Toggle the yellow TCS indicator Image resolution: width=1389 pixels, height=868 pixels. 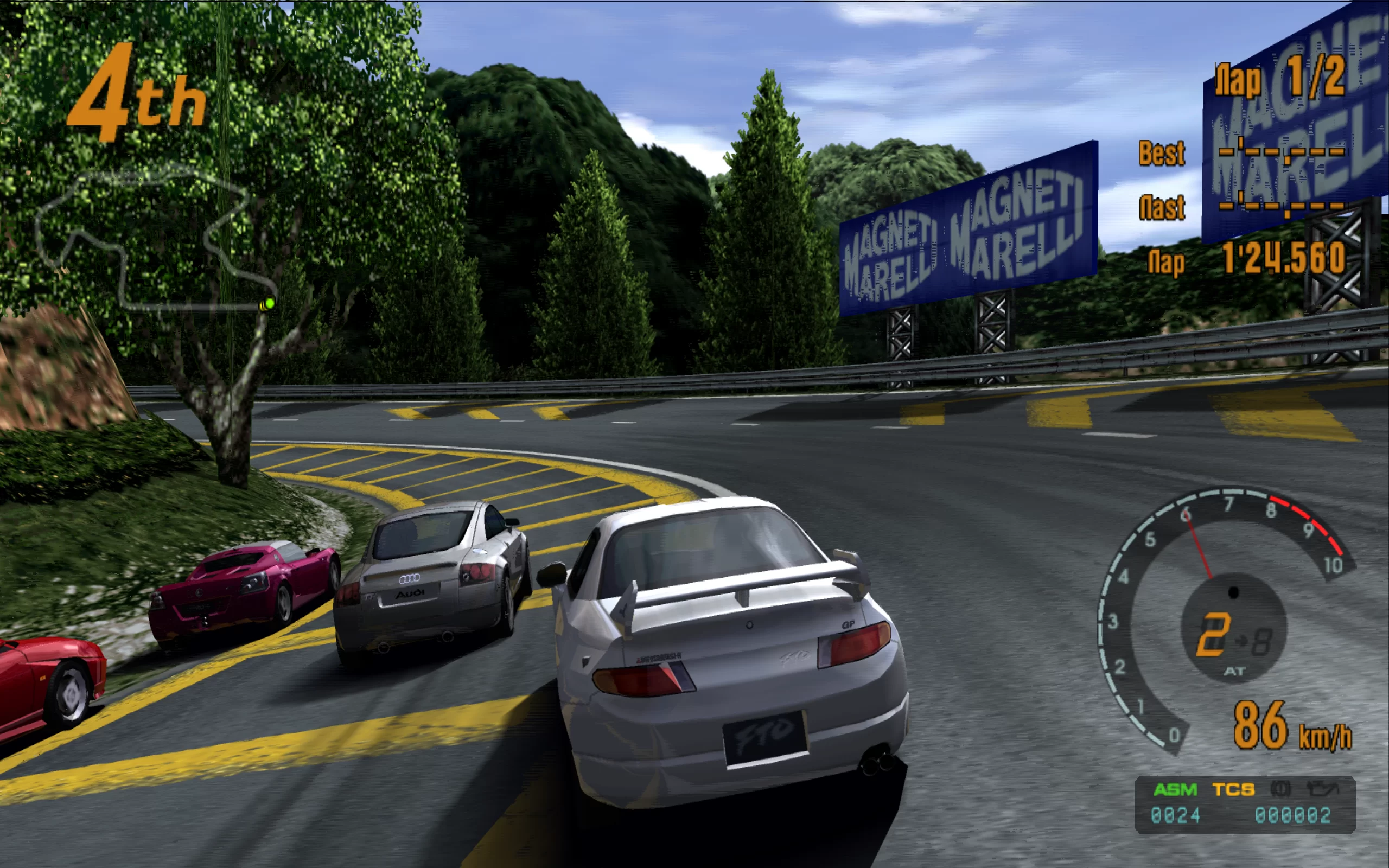click(1233, 790)
